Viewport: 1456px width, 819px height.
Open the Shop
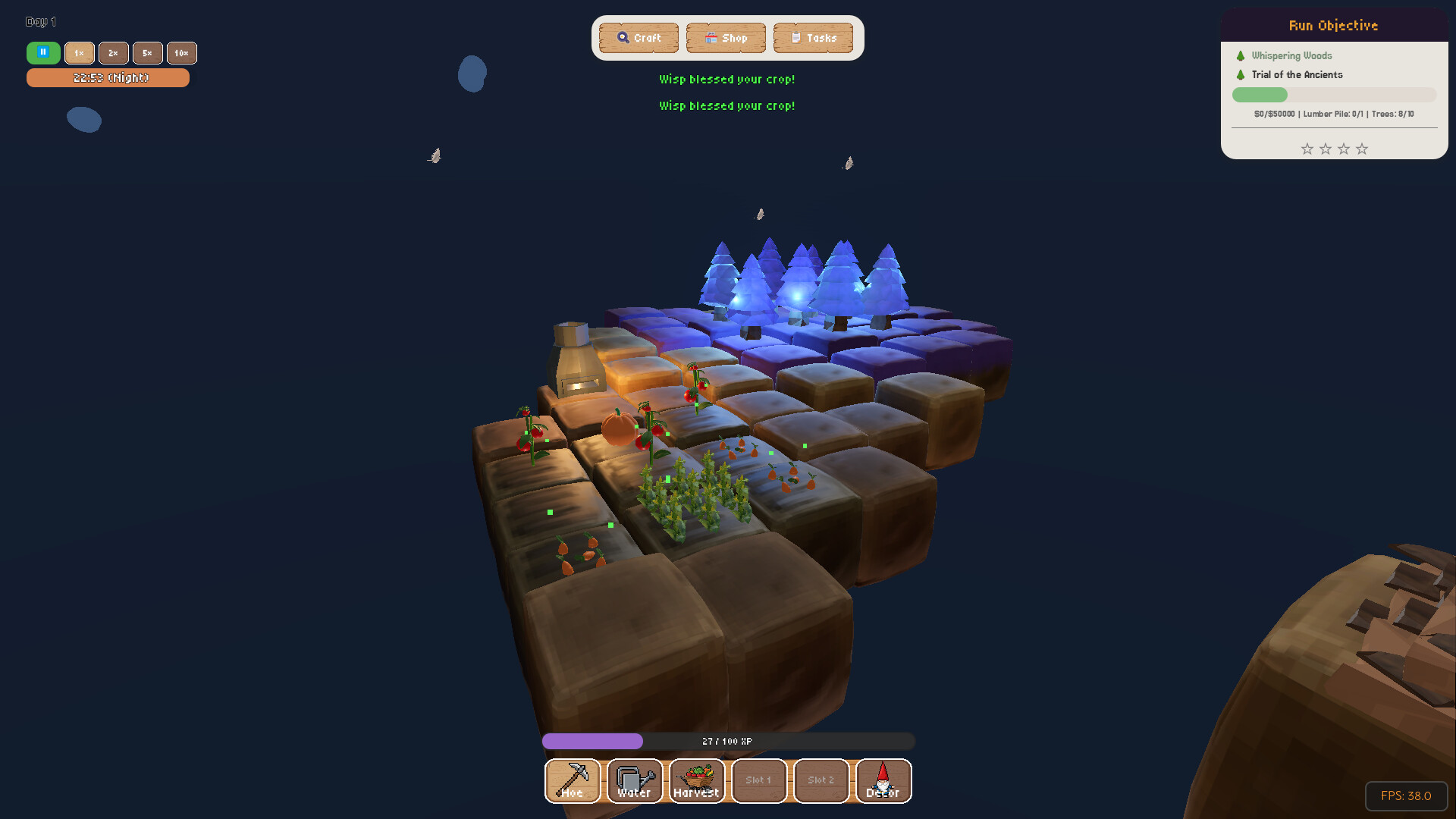click(726, 37)
